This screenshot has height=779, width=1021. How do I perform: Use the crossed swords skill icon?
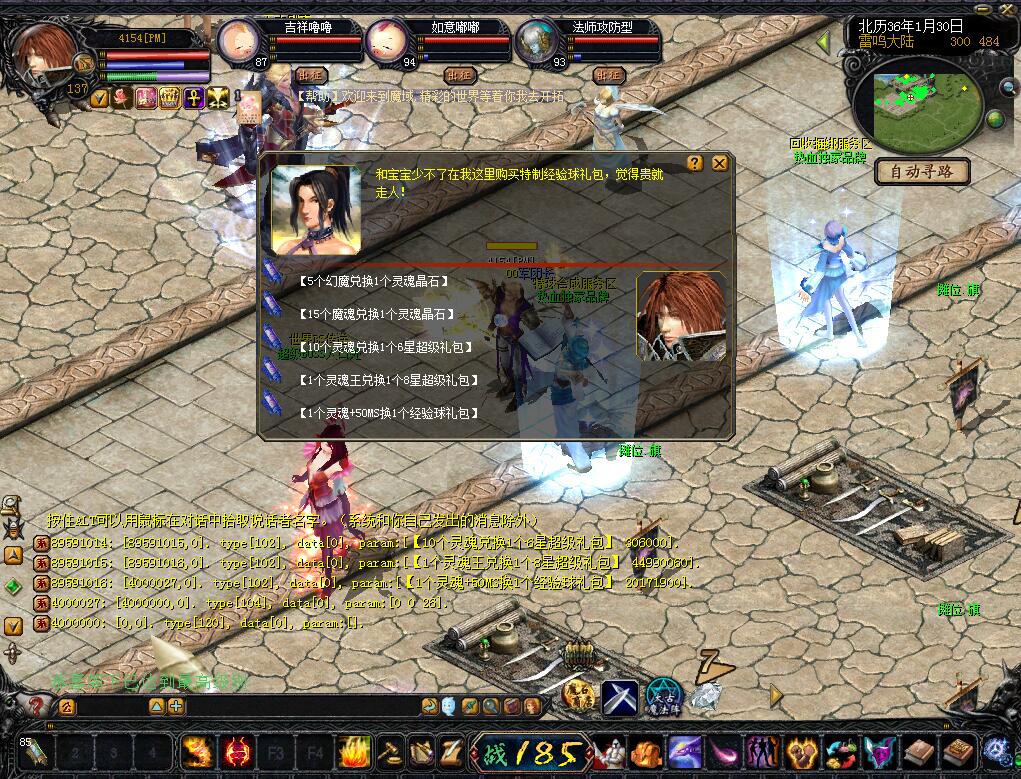tap(620, 696)
